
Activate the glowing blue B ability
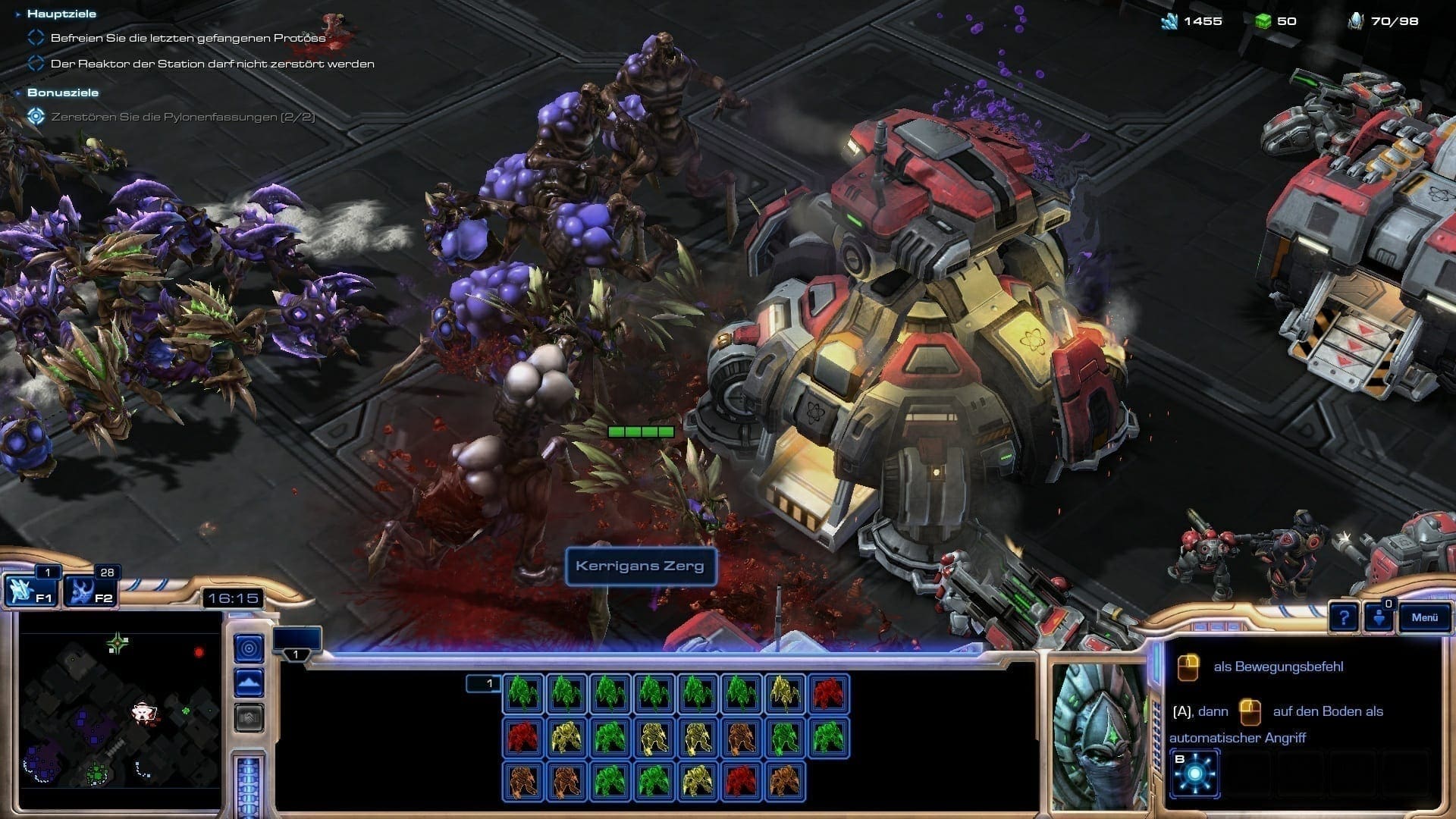[x=1195, y=773]
